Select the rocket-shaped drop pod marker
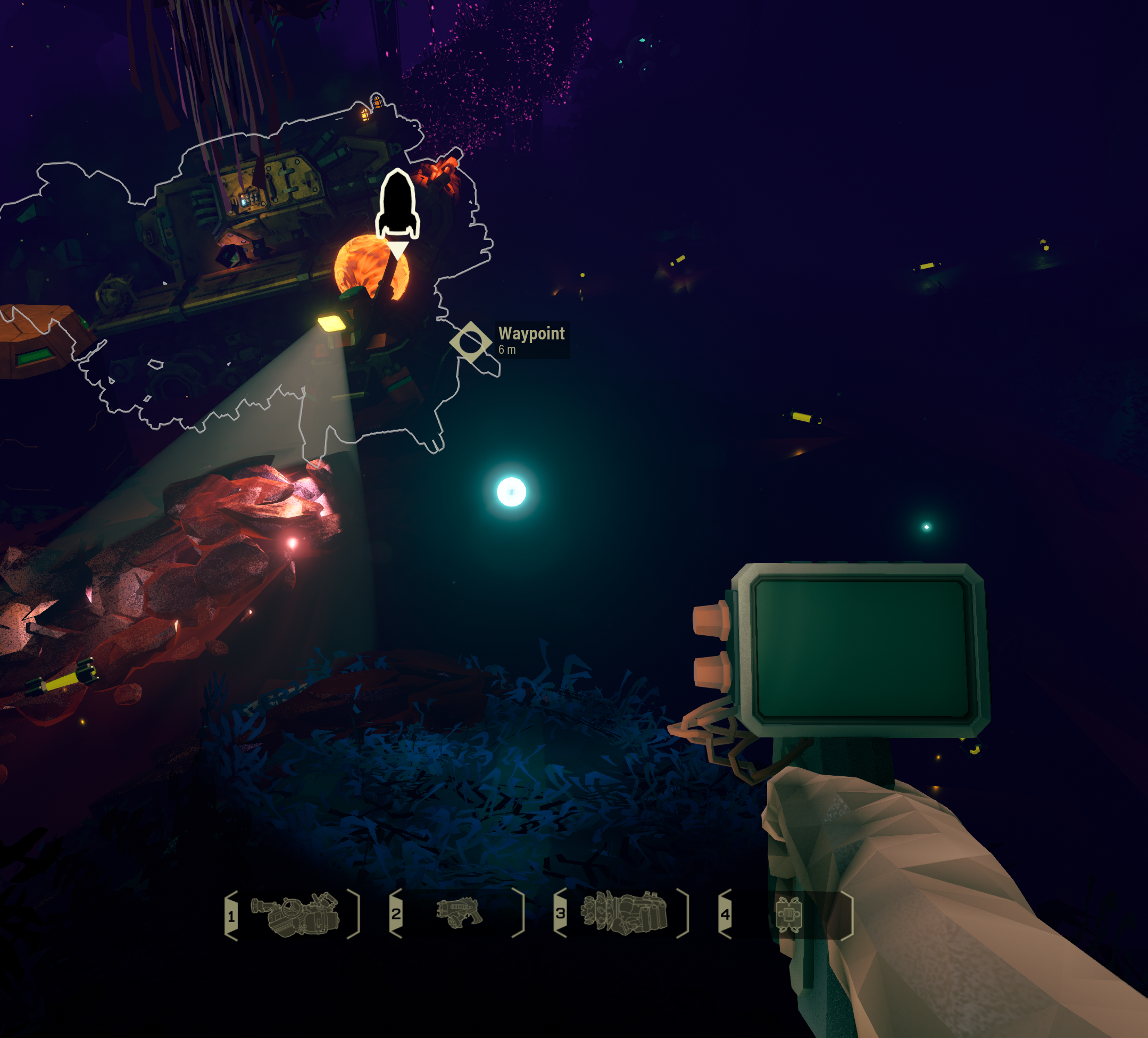This screenshot has width=1148, height=1038. 397,205
